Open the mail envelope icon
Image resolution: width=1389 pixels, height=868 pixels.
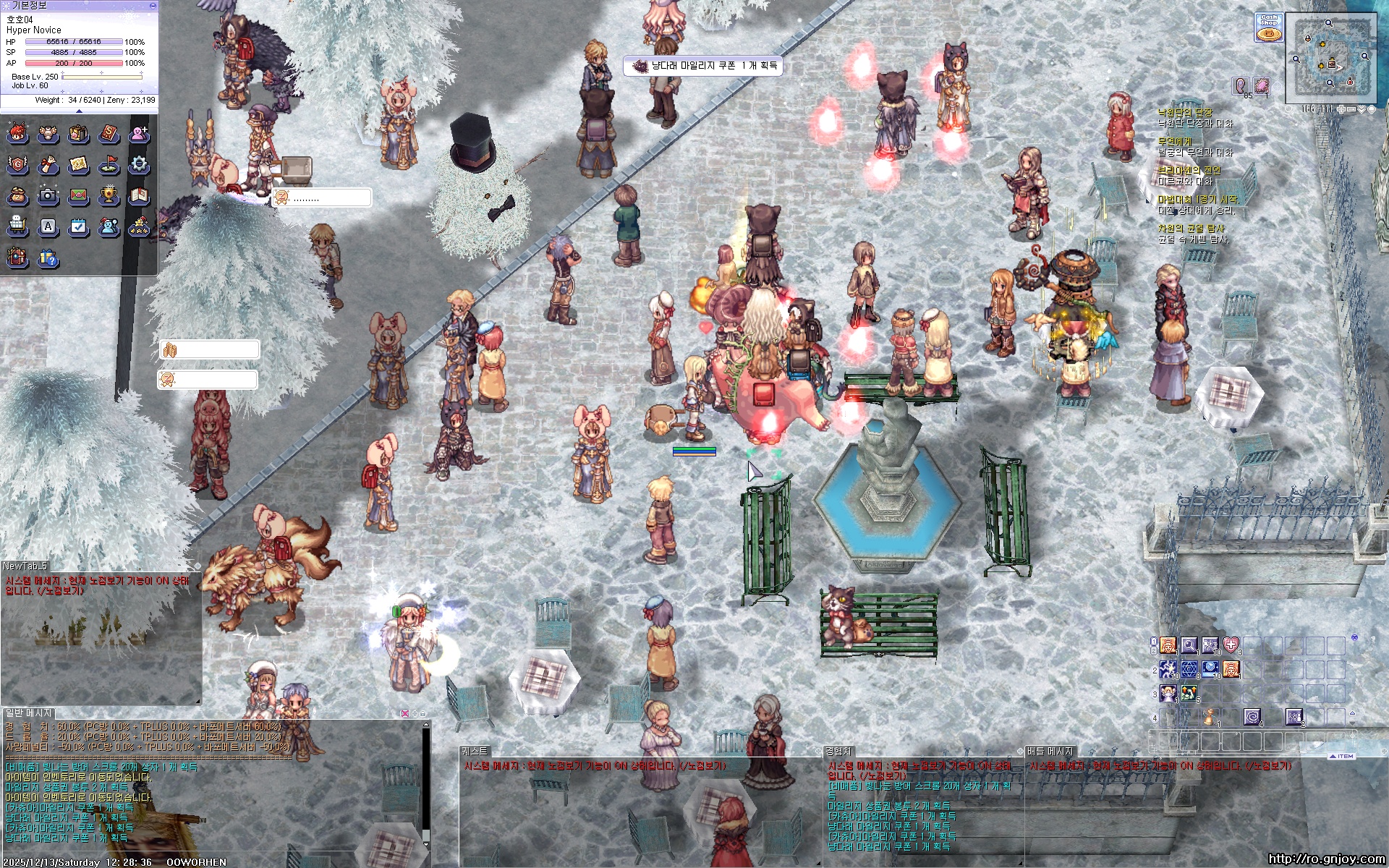tap(78, 195)
